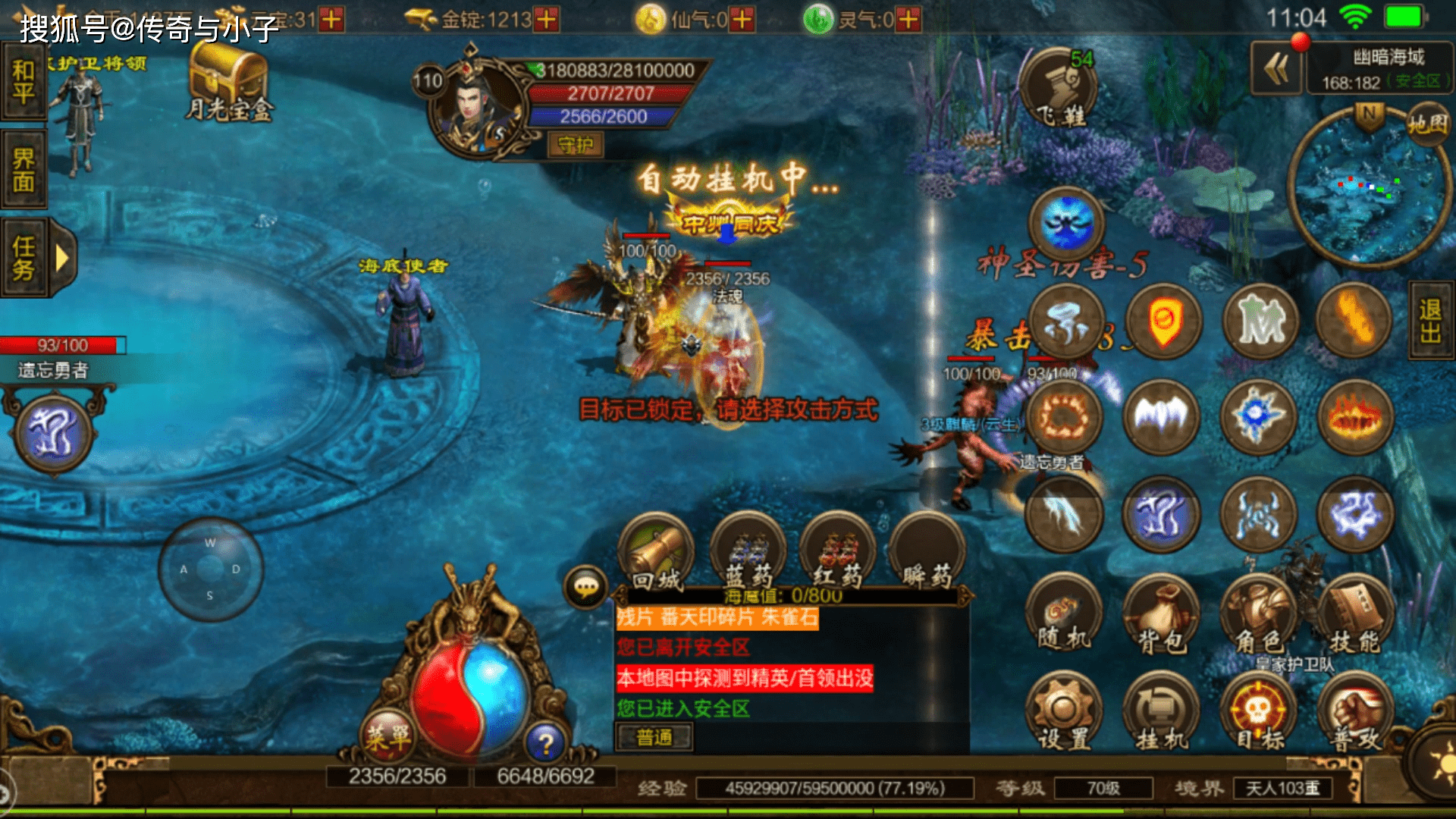1456x819 pixels.
Task: Toggle the 挂机 auto-battle button
Action: tap(1160, 714)
